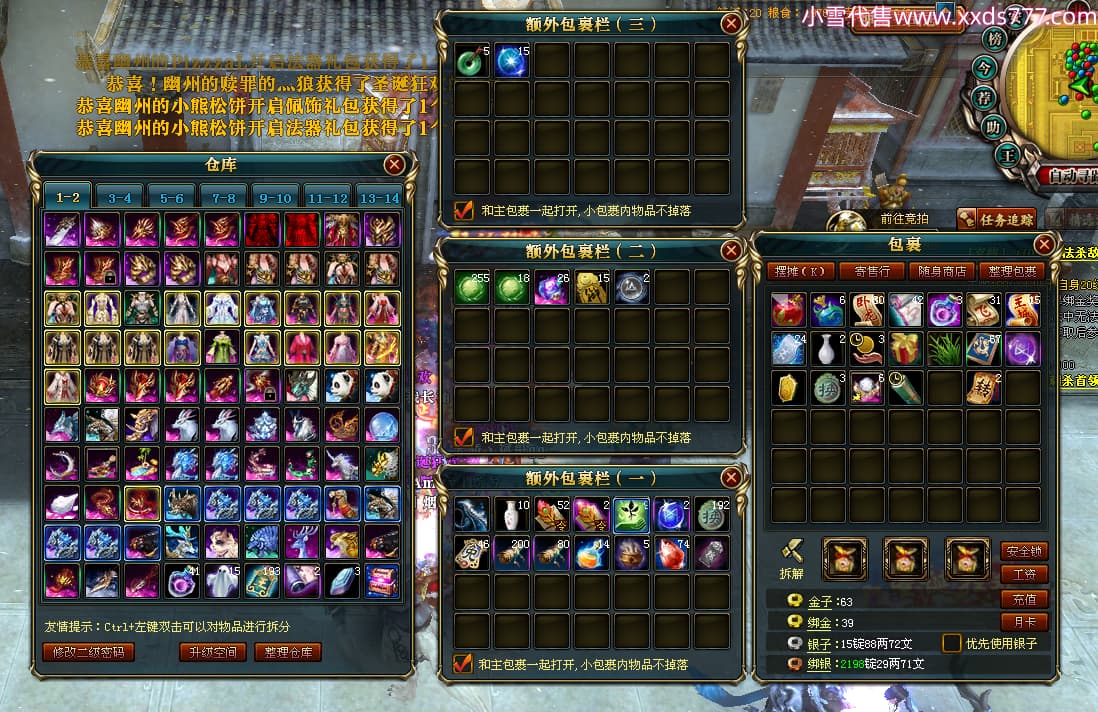This screenshot has height=712, width=1098.
Task: Toggle the open-with-main-bag checkbox in 额外包裹栏（一）
Action: click(463, 663)
